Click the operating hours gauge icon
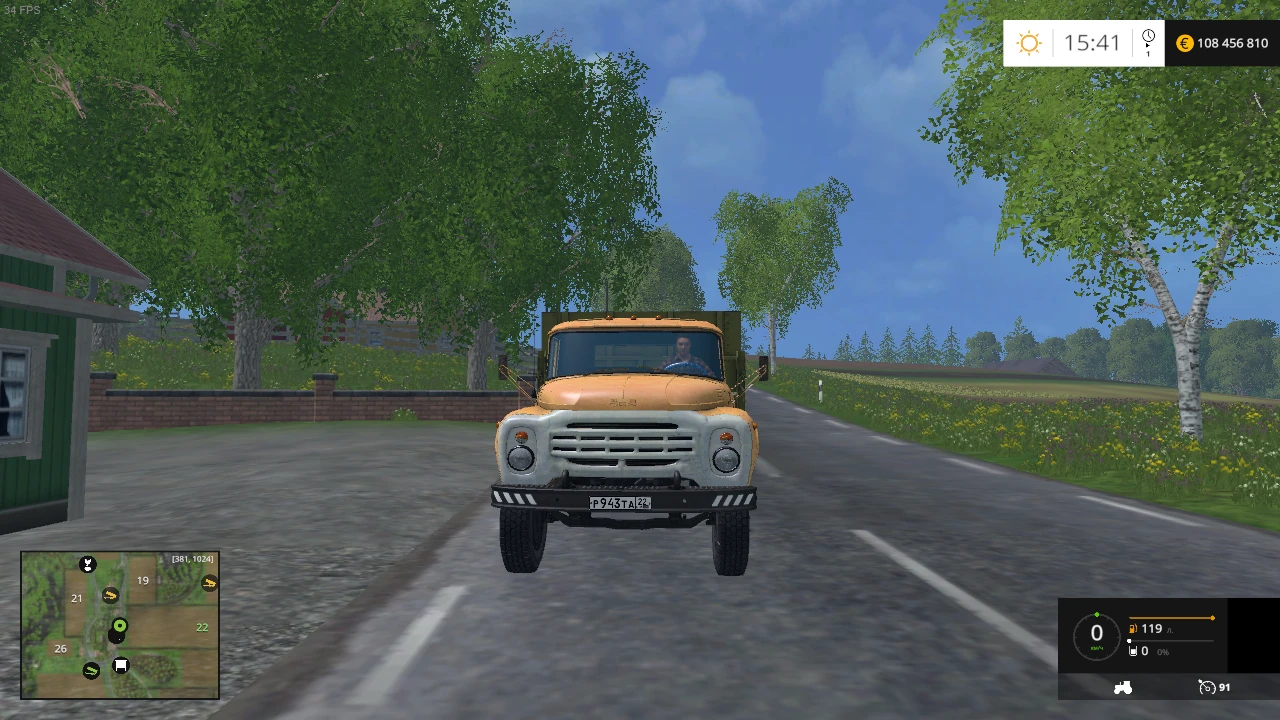Screen dimensions: 1280x720 (1207, 688)
